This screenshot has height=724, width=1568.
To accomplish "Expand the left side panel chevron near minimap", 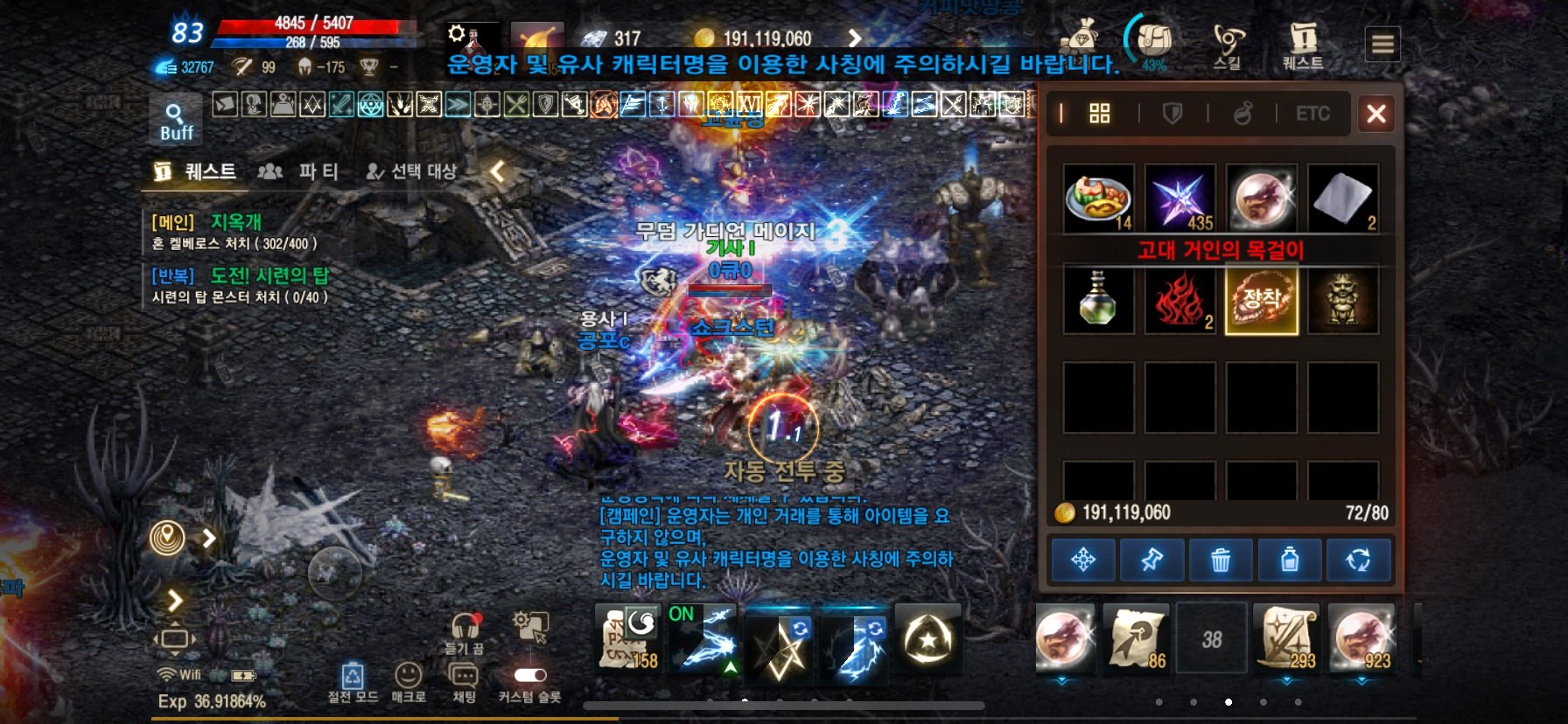I will point(210,539).
